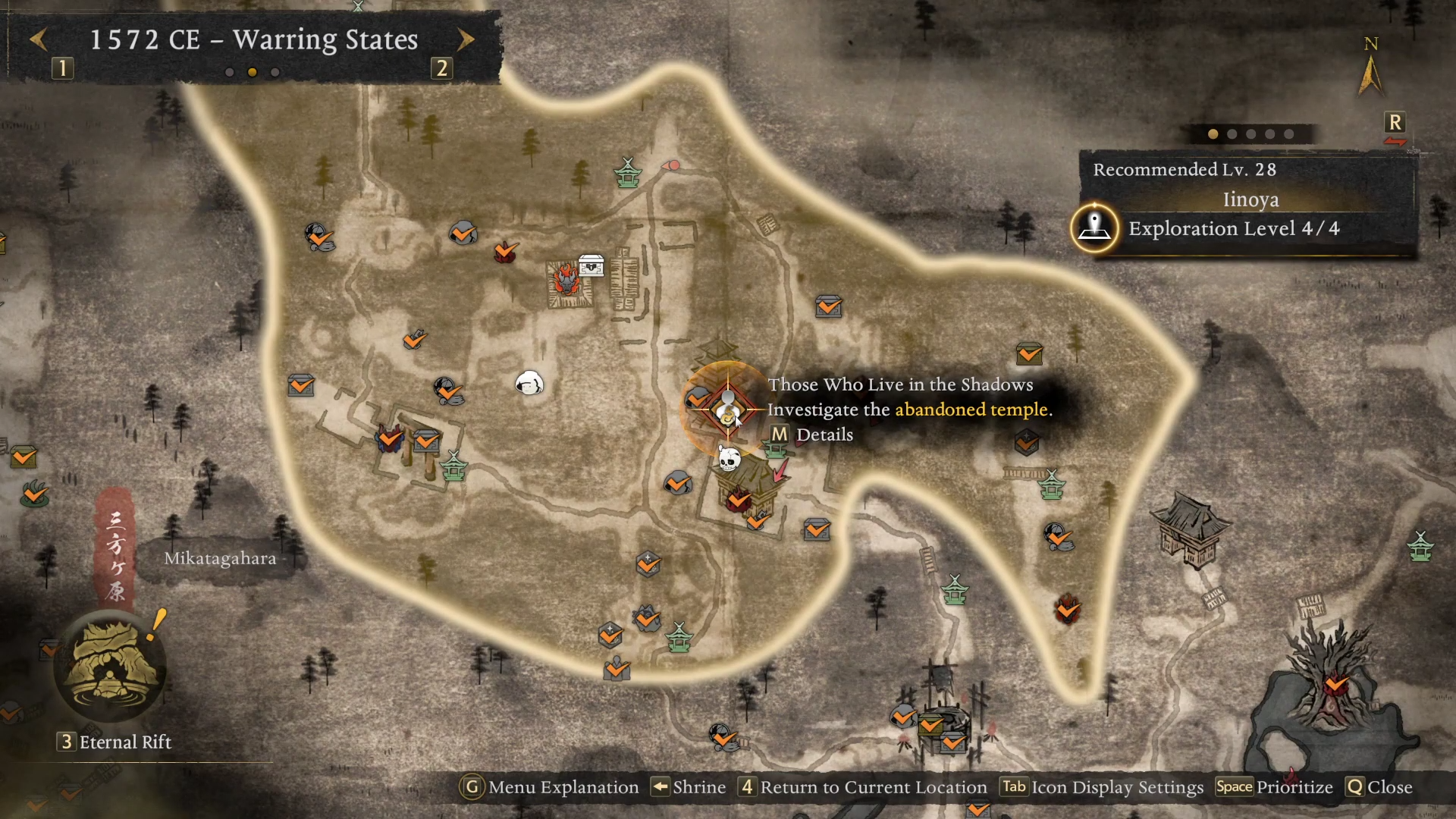Select the white treasure chest map marker
This screenshot has width=1456, height=819.
coord(591,265)
